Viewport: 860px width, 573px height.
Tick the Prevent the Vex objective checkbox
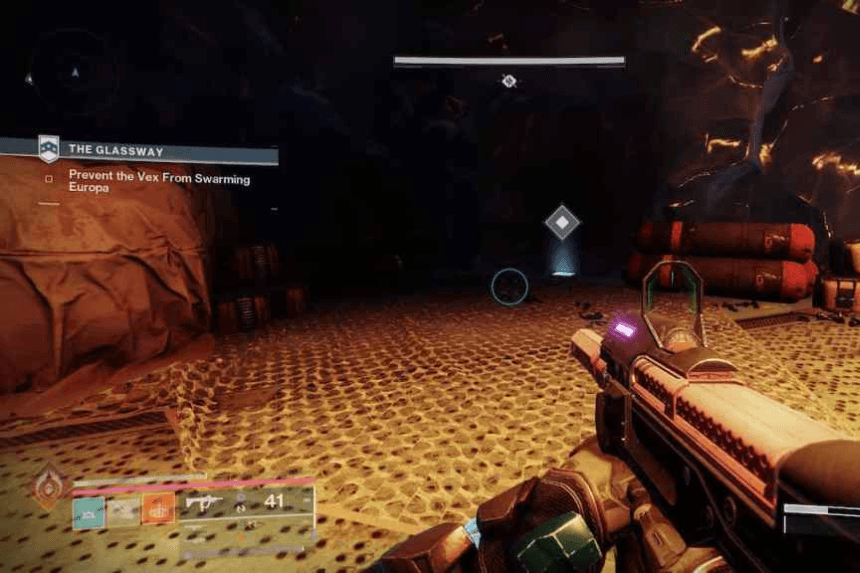point(49,179)
